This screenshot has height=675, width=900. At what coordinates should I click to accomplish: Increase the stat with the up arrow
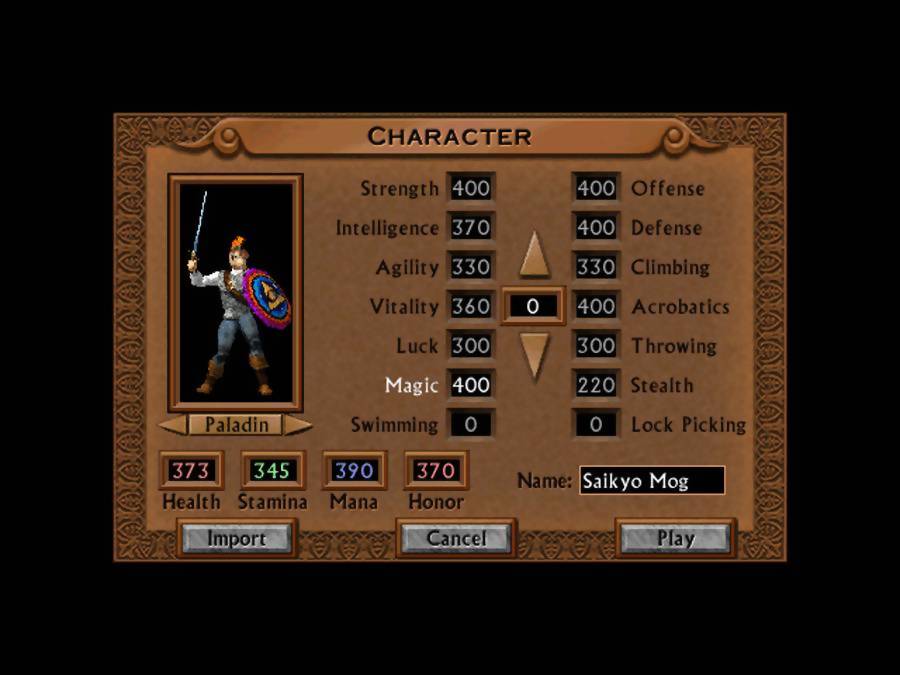[x=535, y=255]
